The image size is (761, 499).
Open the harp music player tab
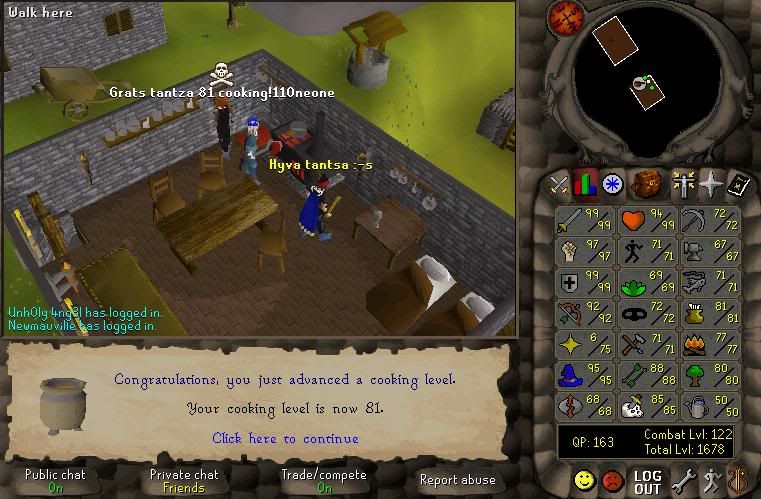(738, 481)
